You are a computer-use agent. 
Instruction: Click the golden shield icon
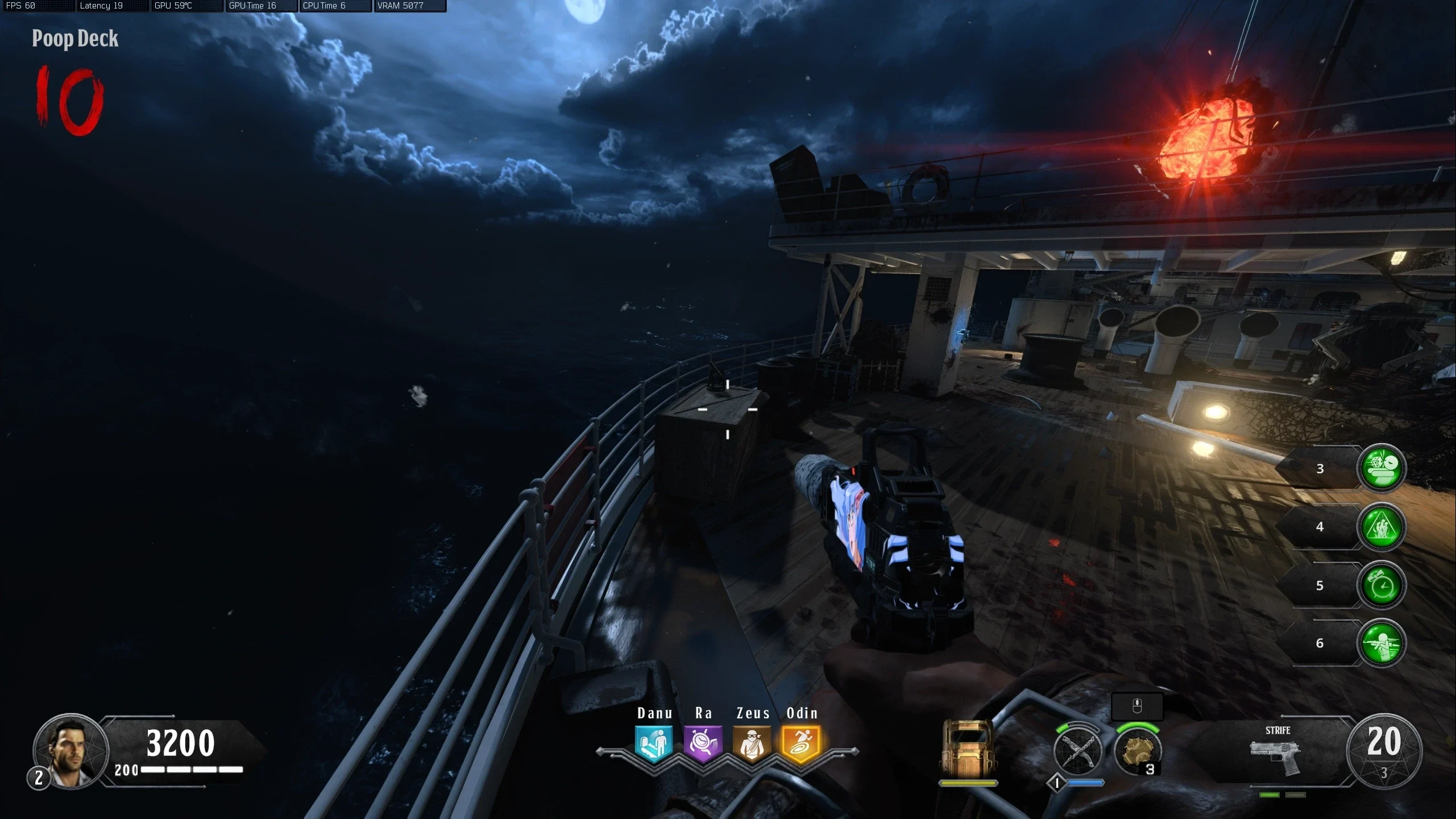click(968, 748)
